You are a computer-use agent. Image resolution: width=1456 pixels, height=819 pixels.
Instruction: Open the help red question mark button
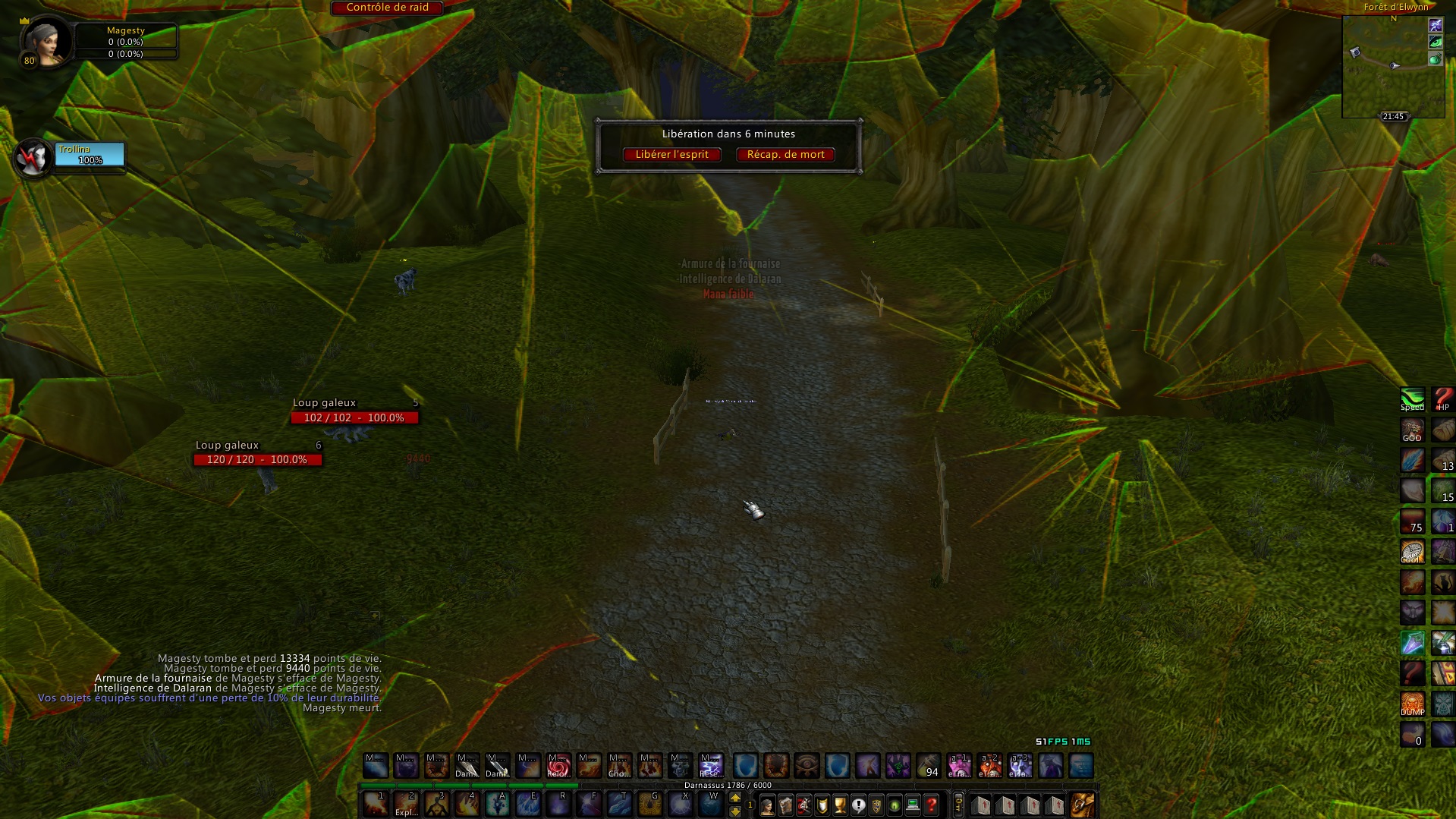[x=931, y=805]
